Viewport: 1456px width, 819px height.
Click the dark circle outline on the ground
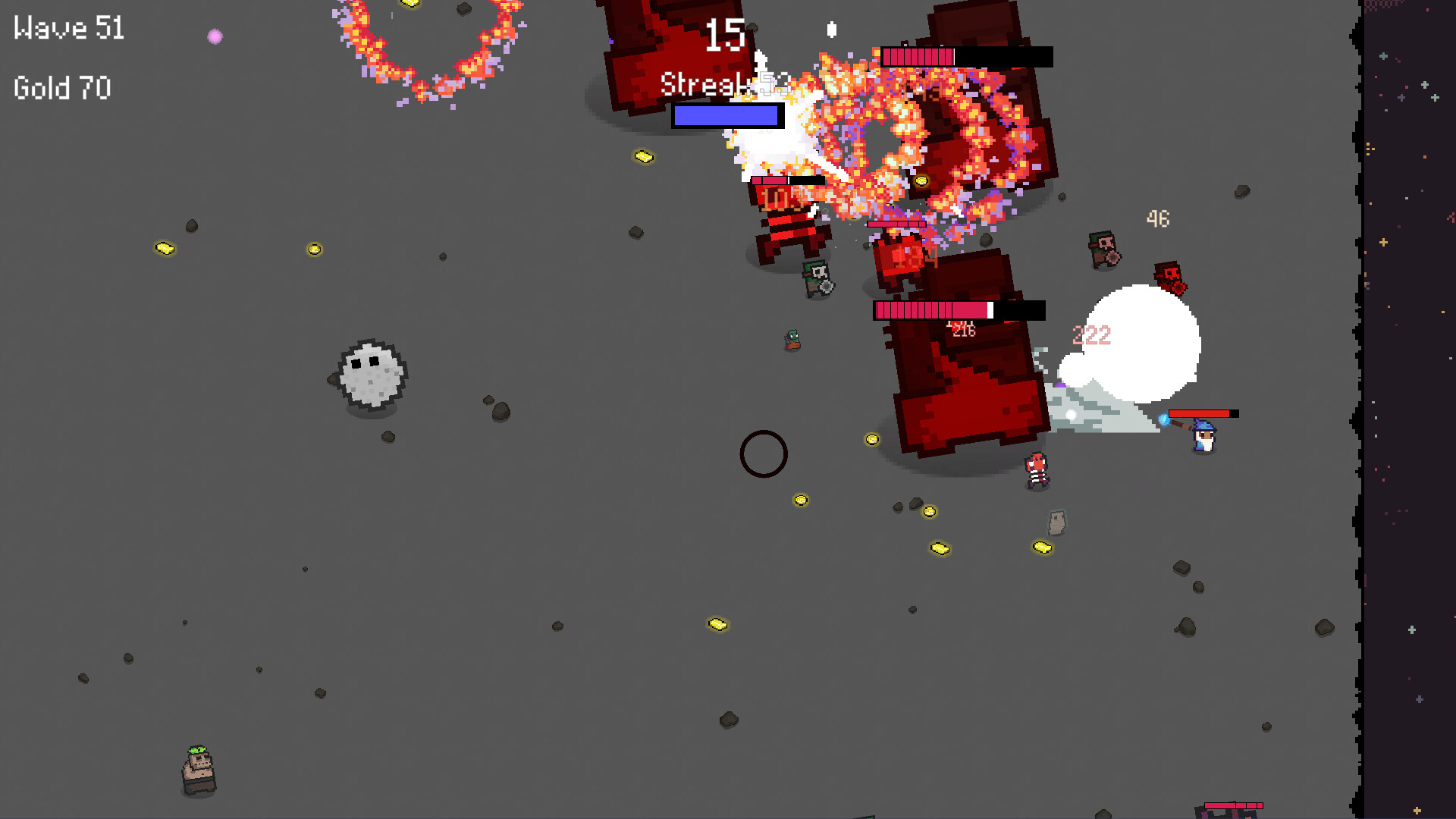click(764, 453)
